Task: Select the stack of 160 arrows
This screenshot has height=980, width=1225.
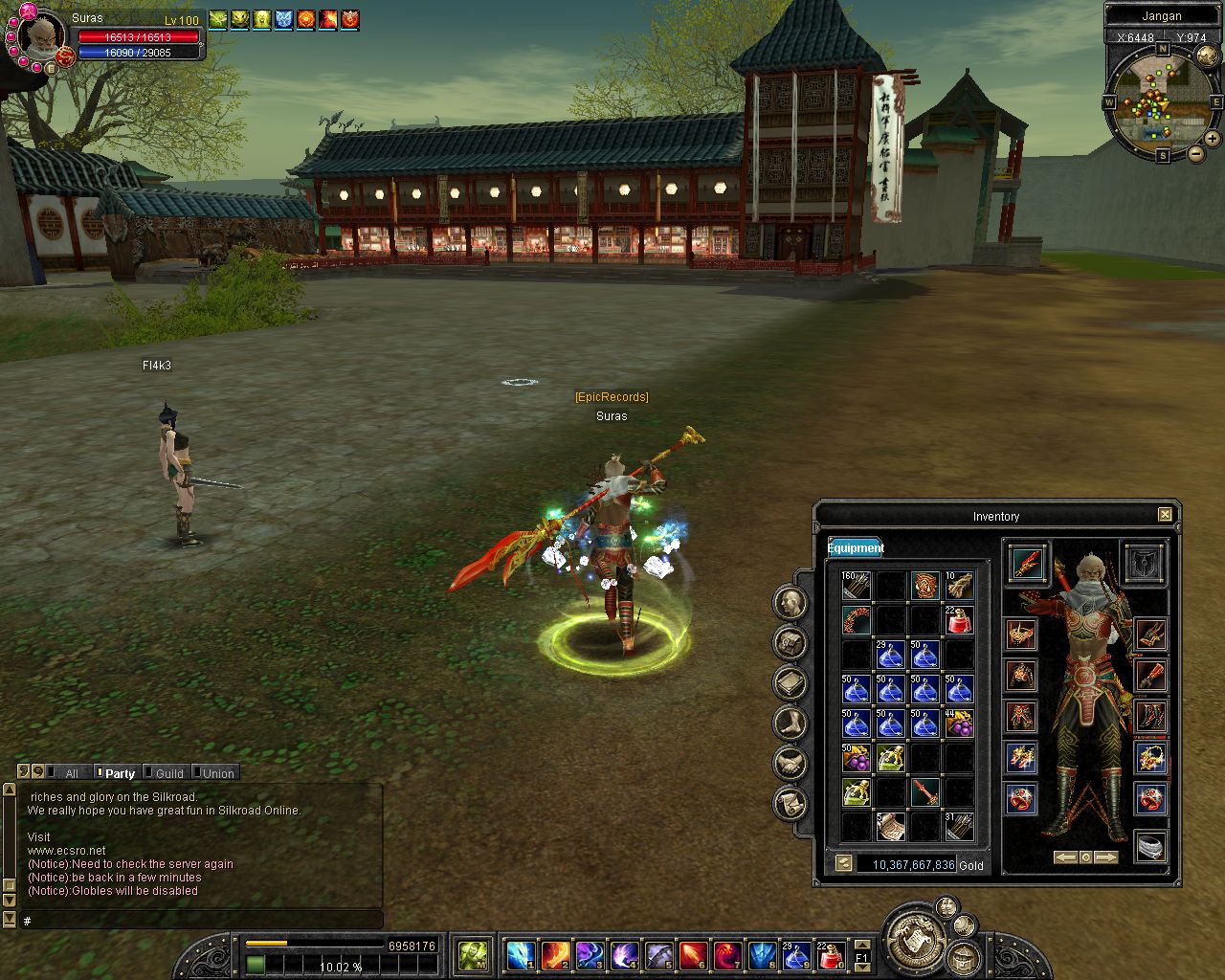Action: [856, 586]
